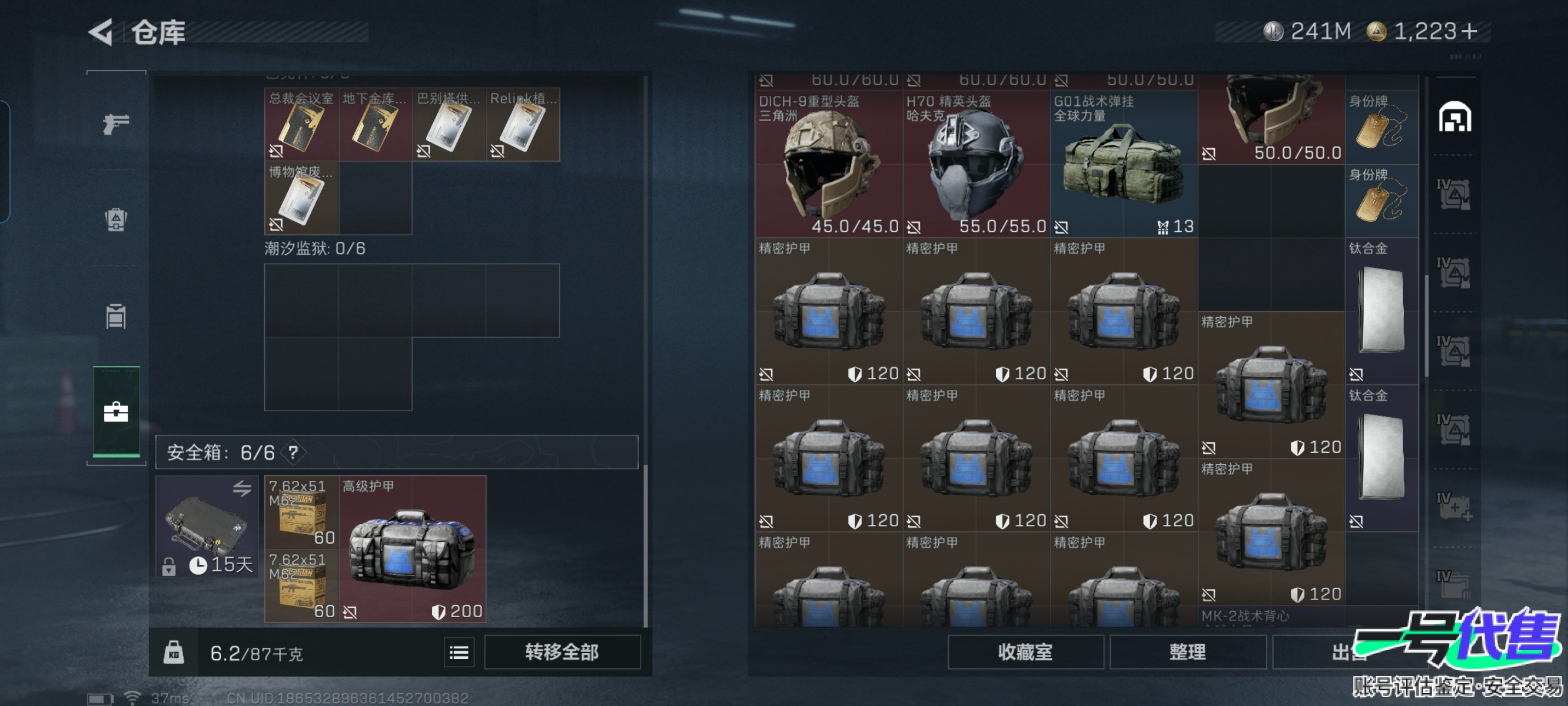Viewport: 1568px width, 706px height.
Task: Switch to the pistol weapons tab
Action: coord(115,124)
